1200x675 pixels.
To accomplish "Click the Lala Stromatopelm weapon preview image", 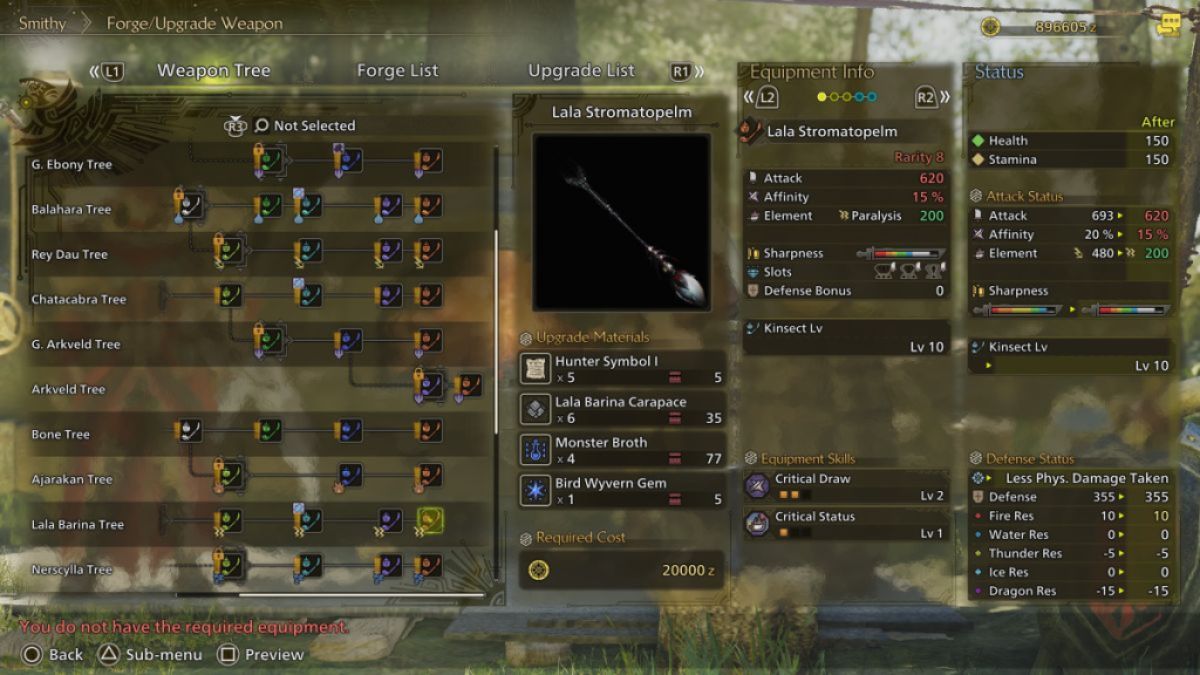I will tap(621, 222).
